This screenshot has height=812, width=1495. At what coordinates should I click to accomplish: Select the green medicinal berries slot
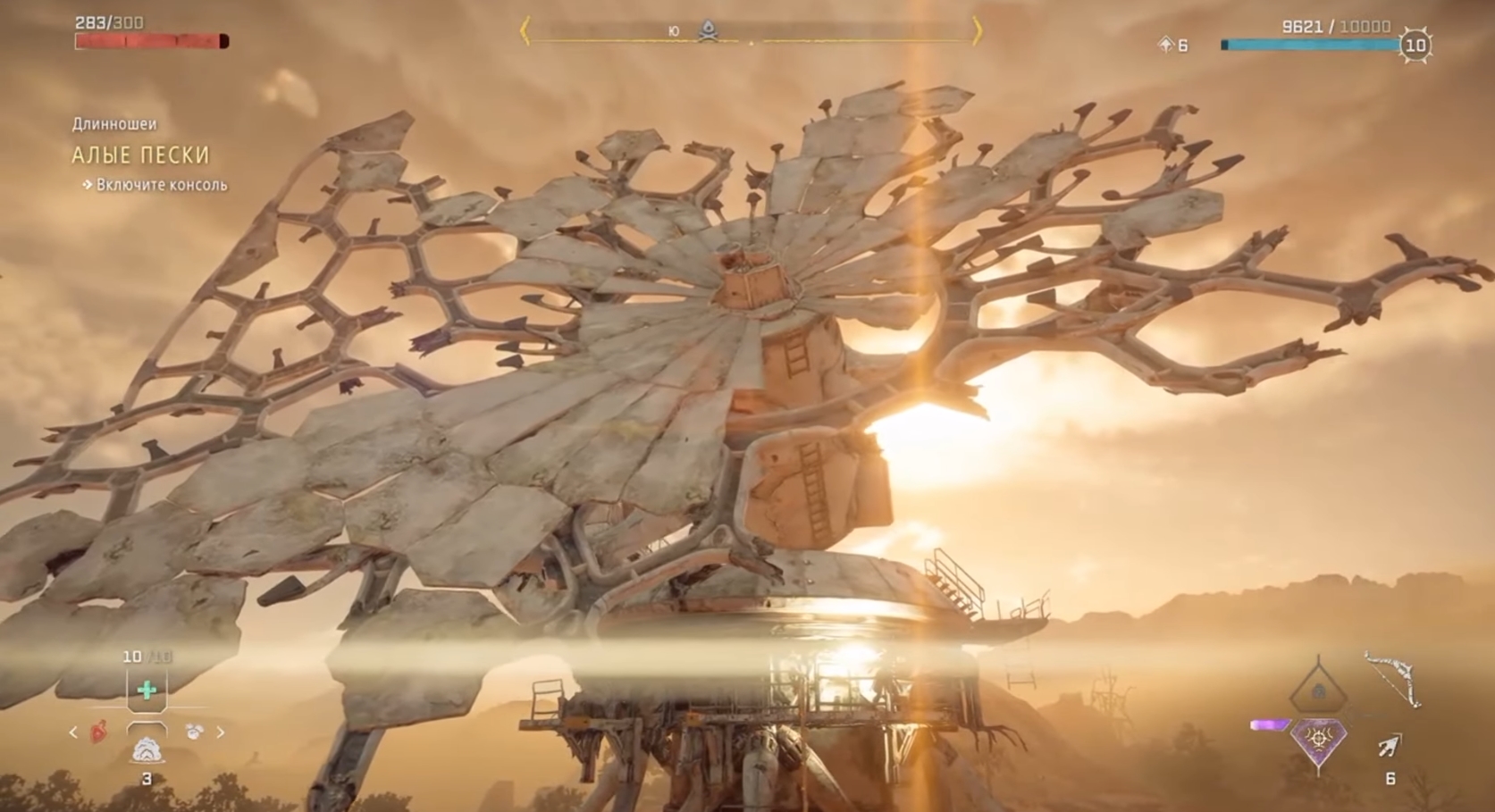pyautogui.click(x=147, y=690)
